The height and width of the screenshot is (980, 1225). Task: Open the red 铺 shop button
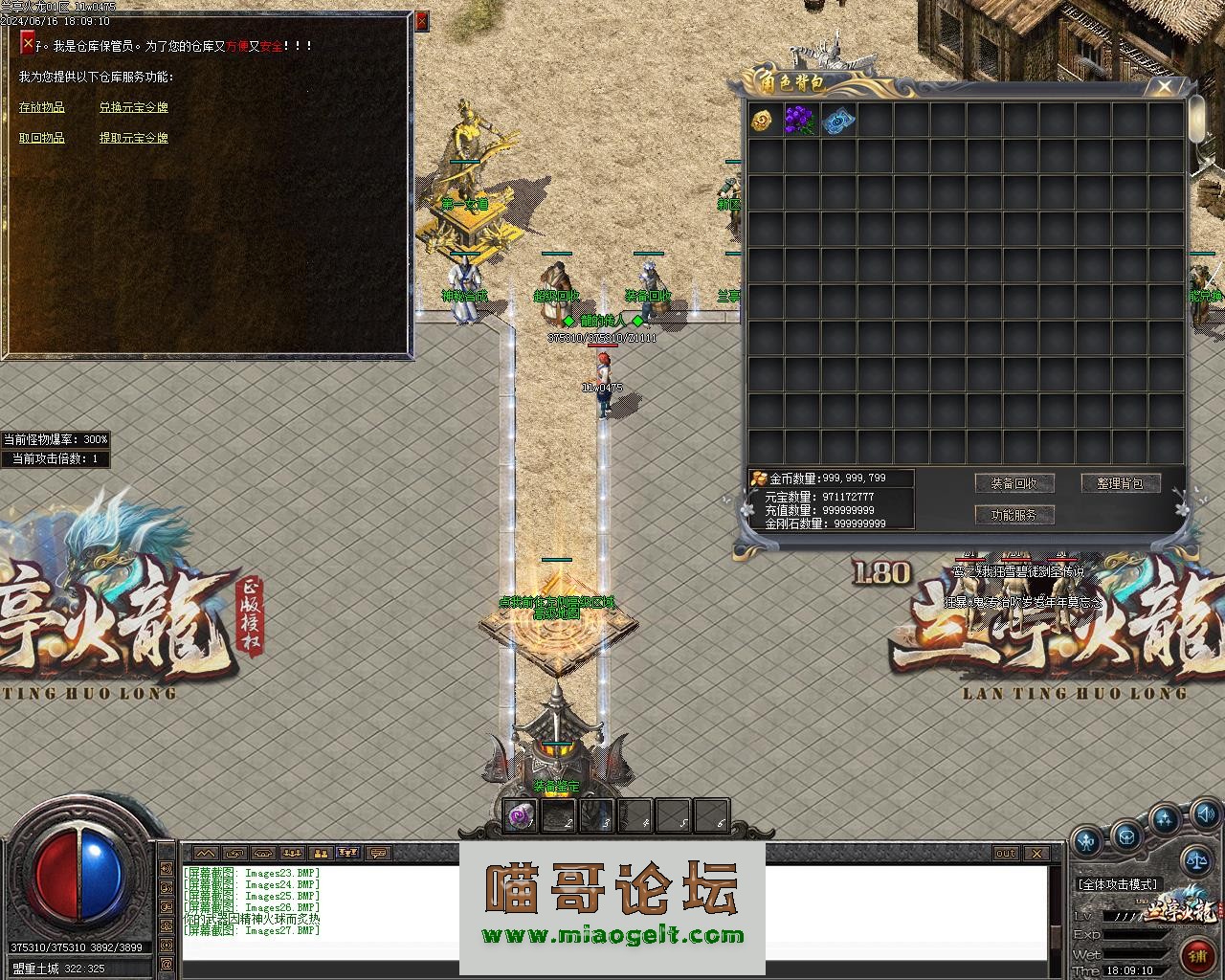1196,955
